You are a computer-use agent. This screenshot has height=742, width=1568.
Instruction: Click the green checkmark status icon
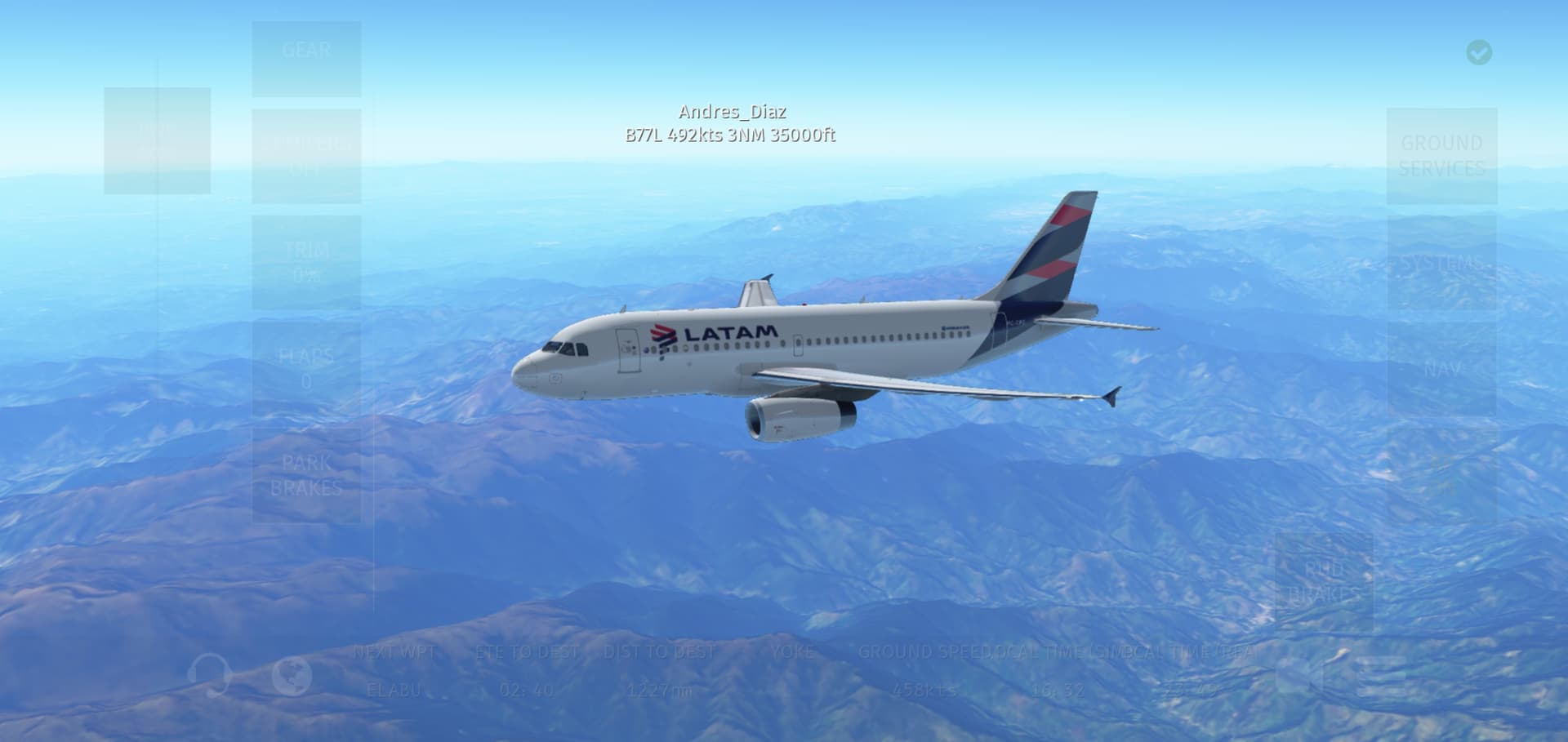(1479, 52)
